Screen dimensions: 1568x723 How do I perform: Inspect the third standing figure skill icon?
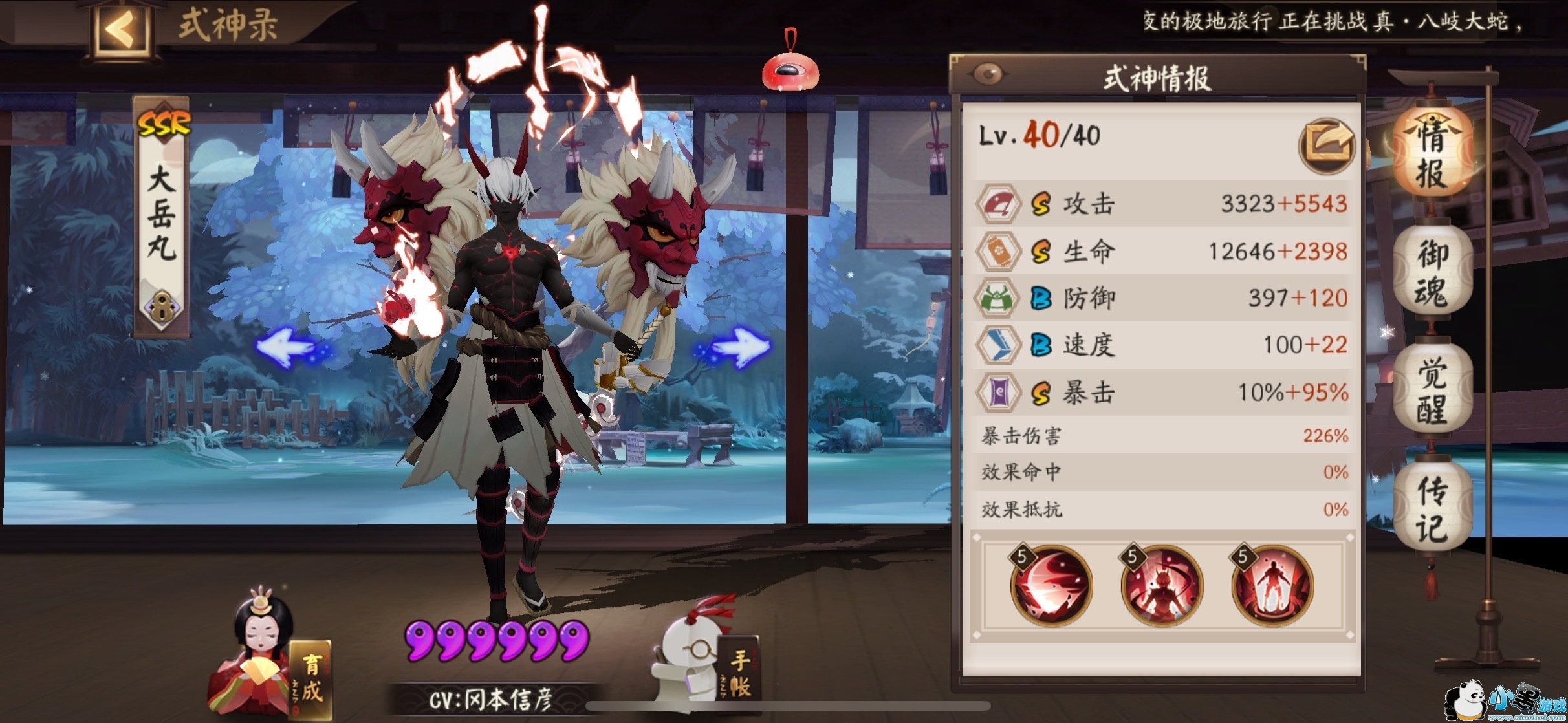click(x=1272, y=585)
